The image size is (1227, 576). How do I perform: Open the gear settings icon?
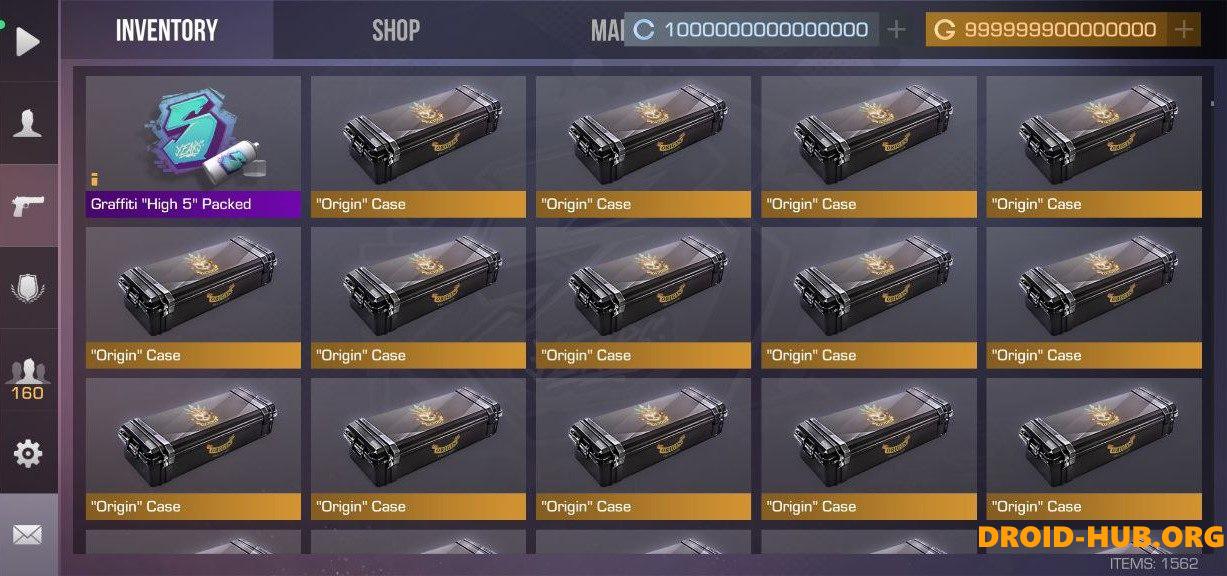[28, 454]
